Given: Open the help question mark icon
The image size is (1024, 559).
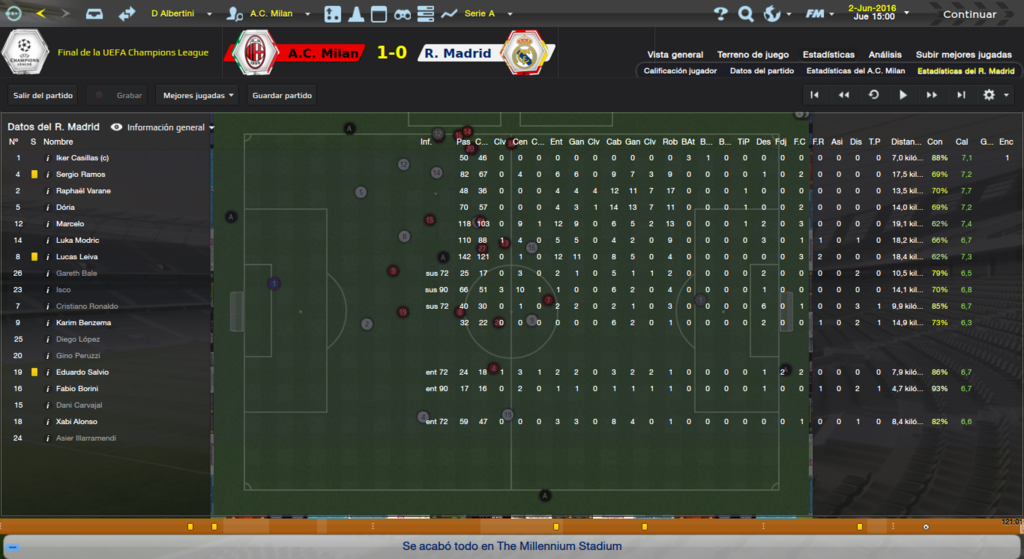Looking at the screenshot, I should tap(721, 14).
